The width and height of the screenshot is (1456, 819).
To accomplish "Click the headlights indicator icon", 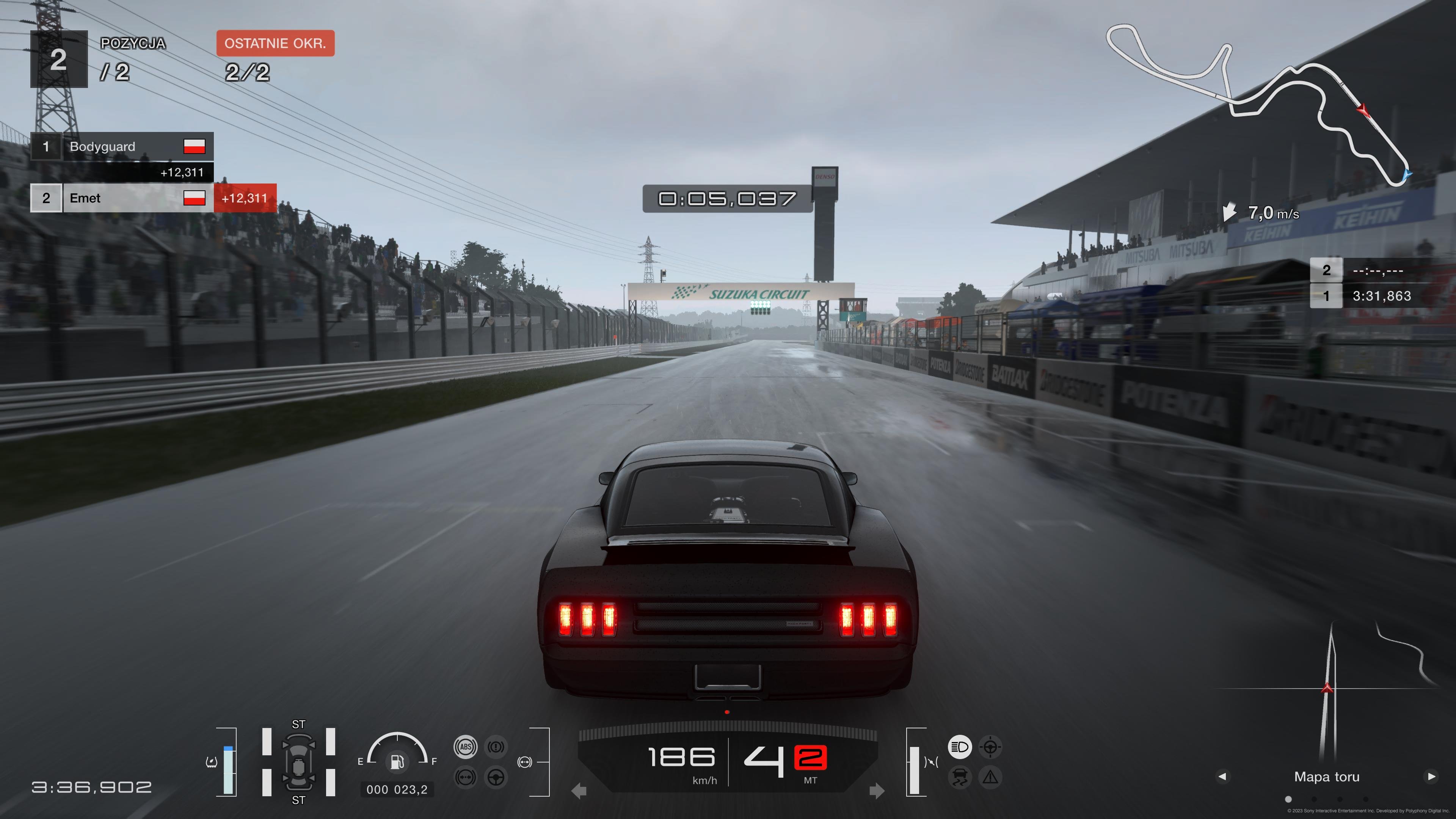I will coord(959,747).
